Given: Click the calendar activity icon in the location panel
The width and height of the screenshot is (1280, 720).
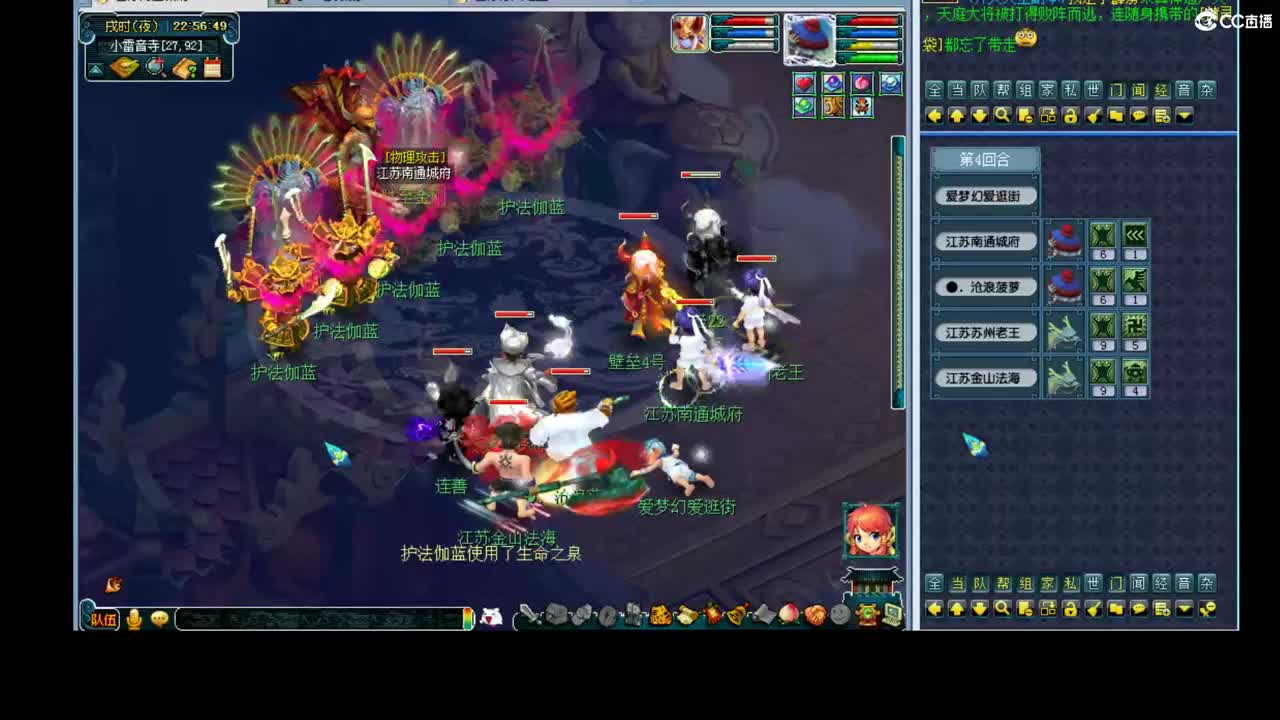Looking at the screenshot, I should (212, 68).
